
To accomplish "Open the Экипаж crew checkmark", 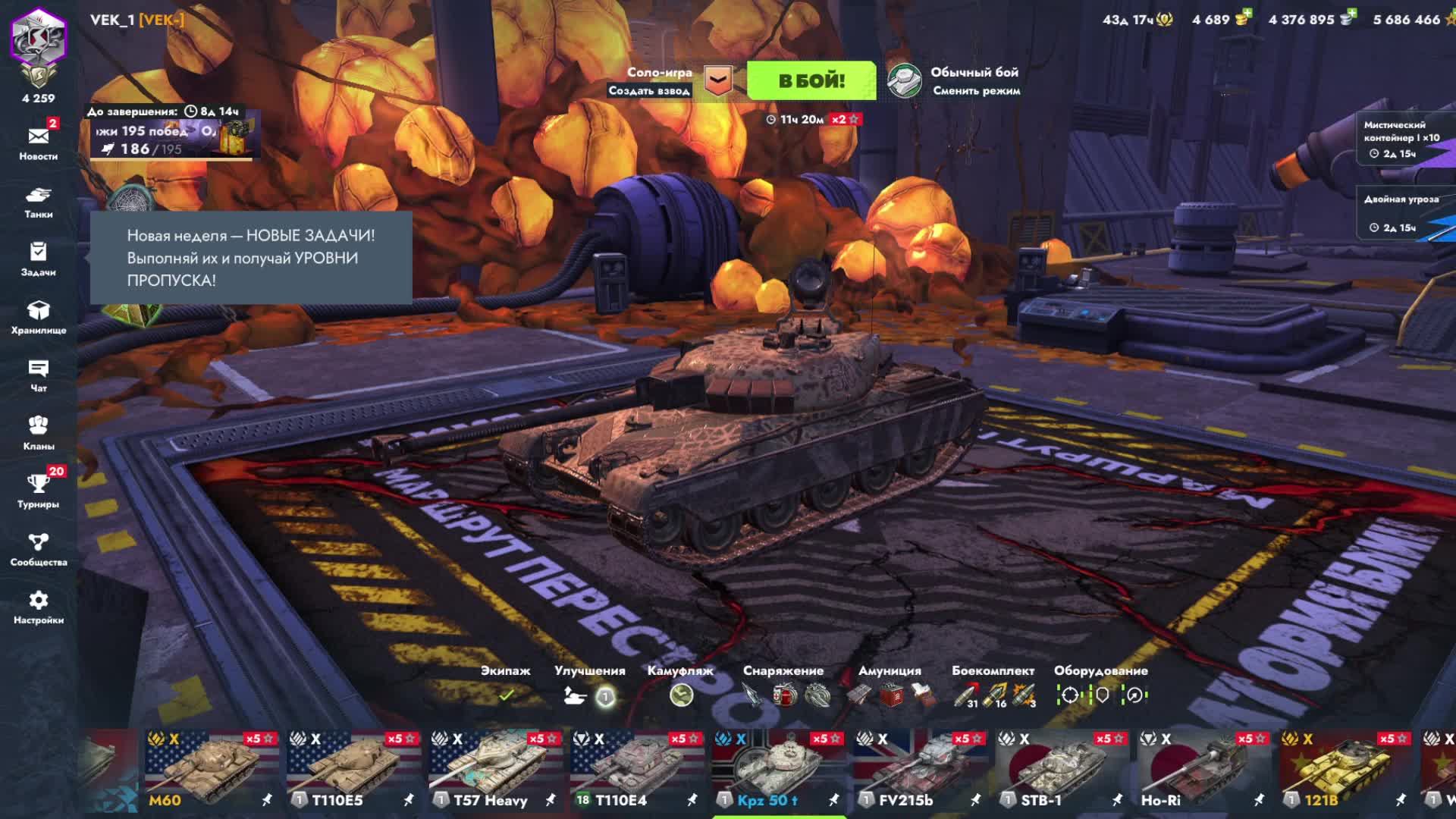I will click(506, 695).
